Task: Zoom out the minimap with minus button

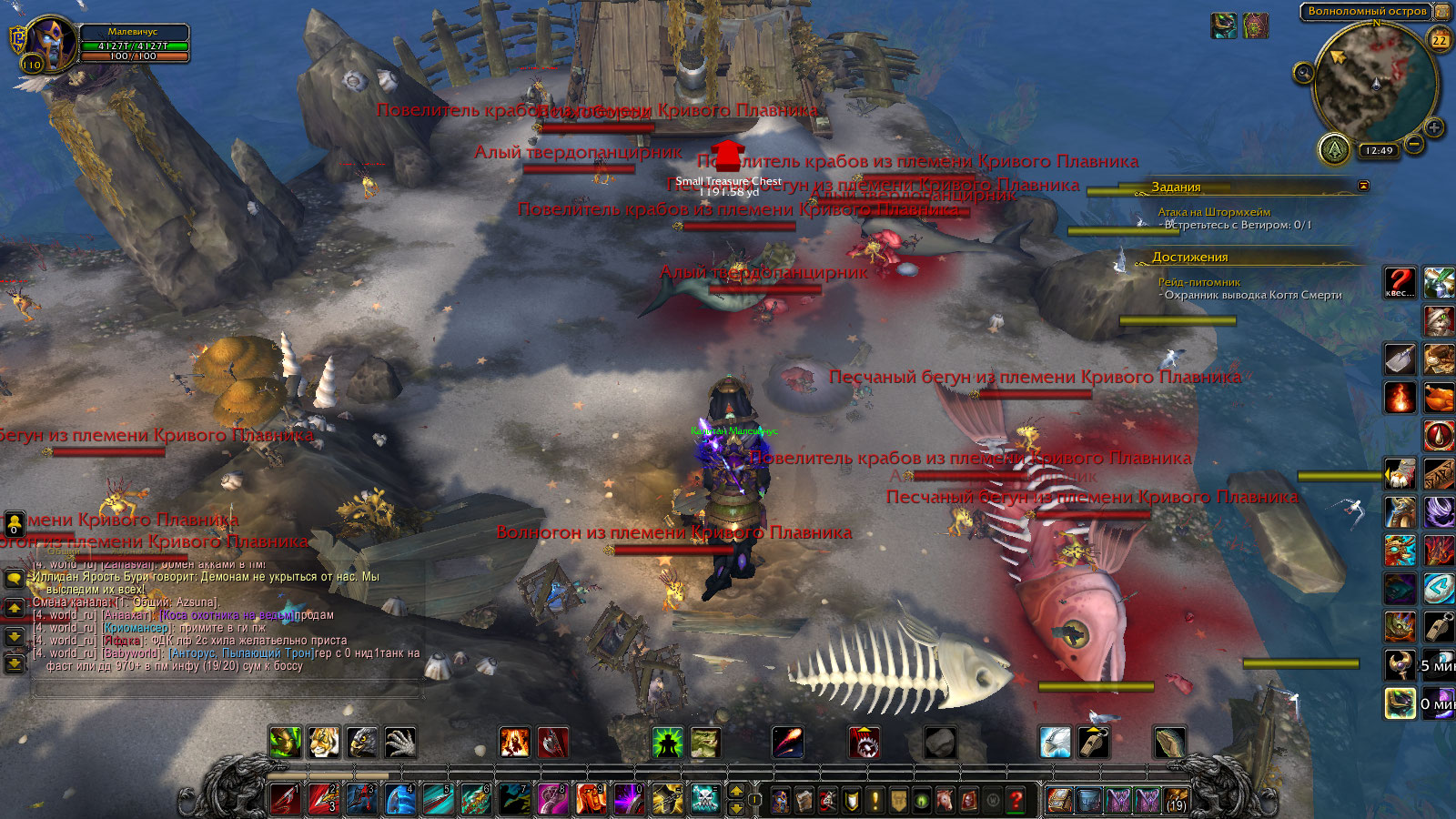Action: pos(1414,143)
